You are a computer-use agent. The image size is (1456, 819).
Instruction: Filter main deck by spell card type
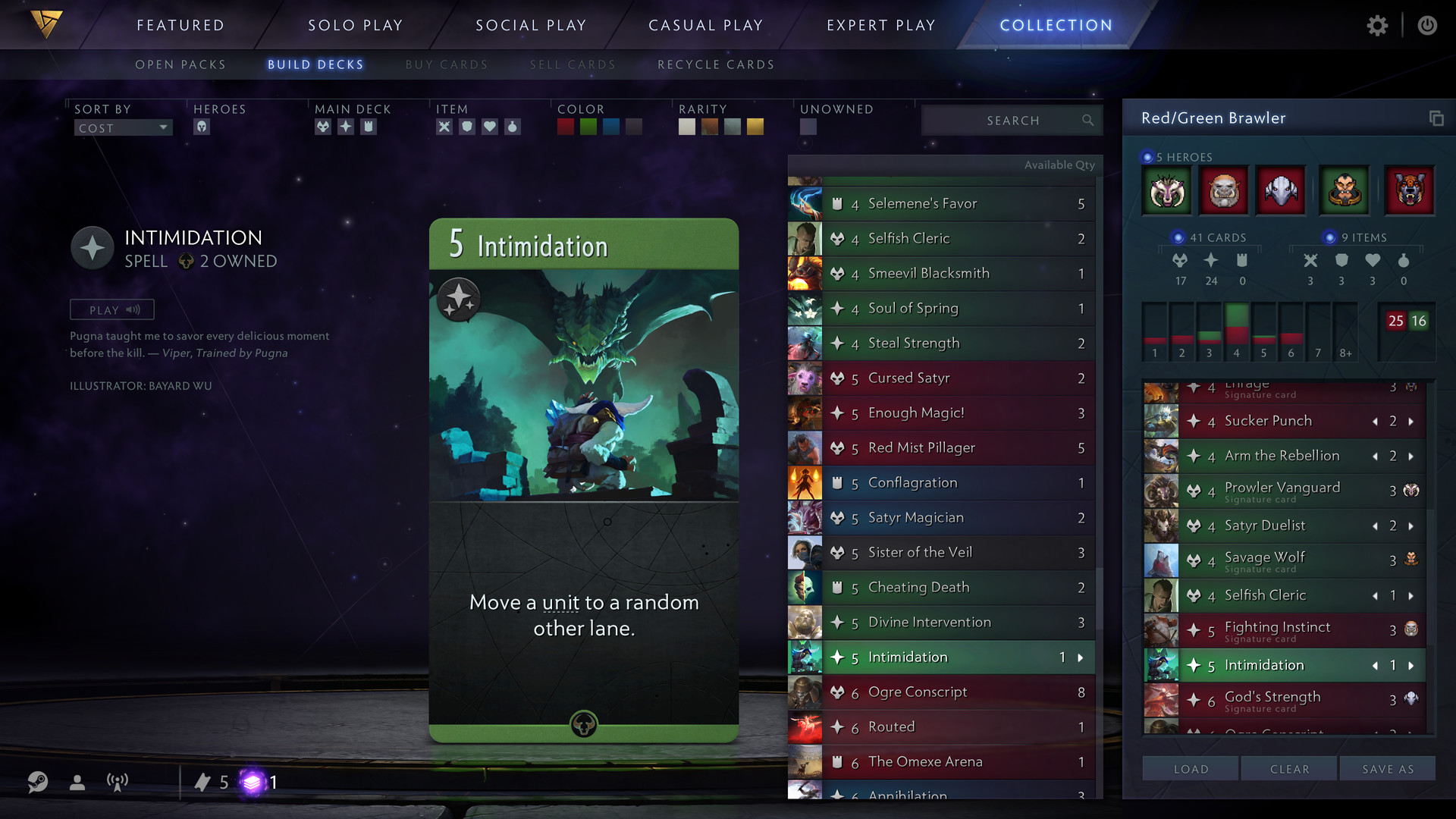(x=346, y=127)
